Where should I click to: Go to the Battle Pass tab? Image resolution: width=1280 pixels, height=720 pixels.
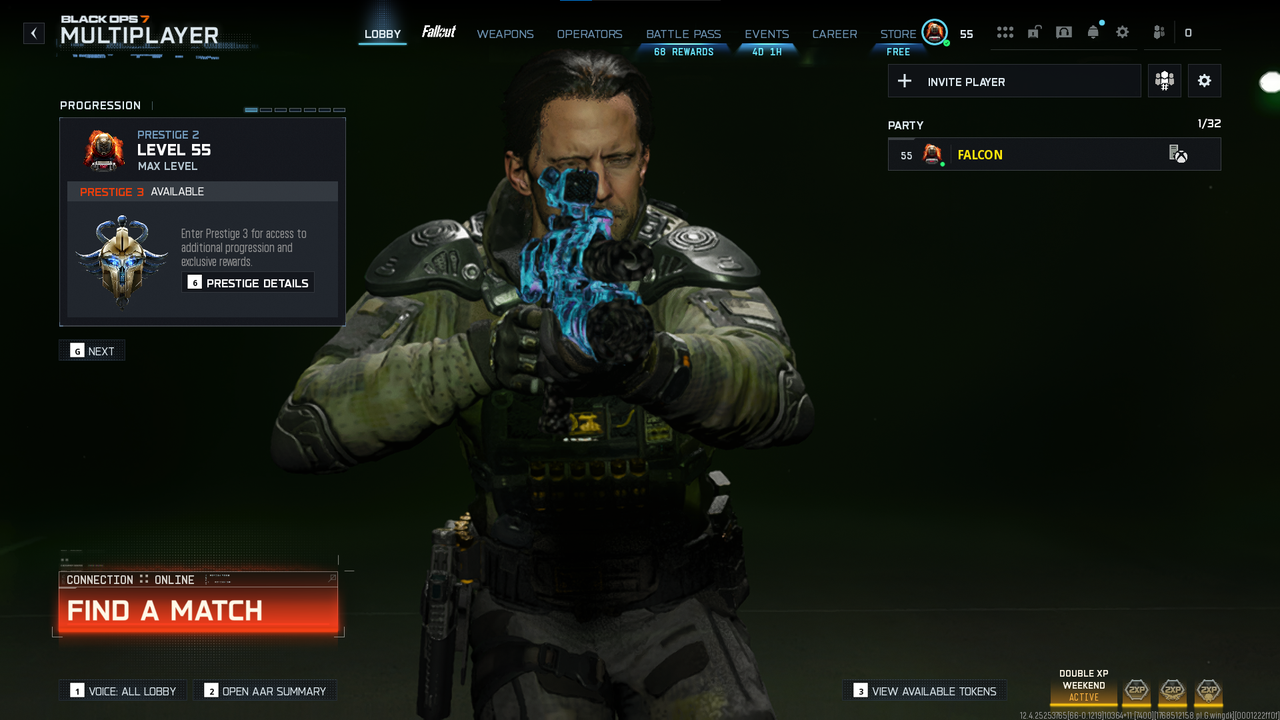click(x=683, y=34)
